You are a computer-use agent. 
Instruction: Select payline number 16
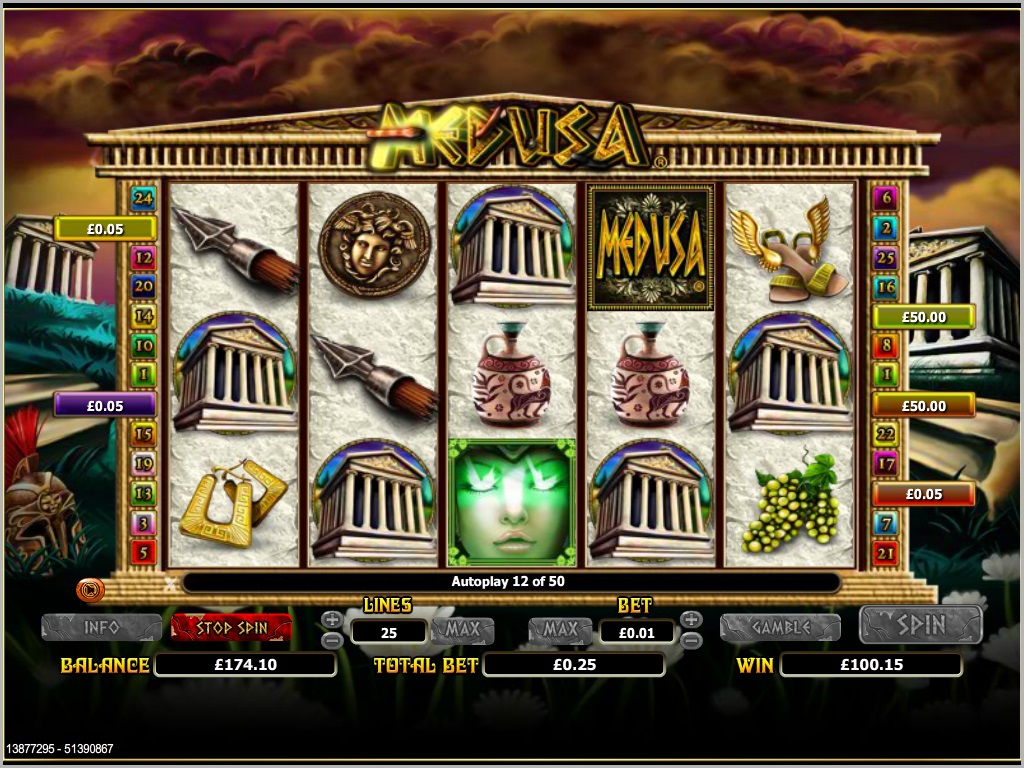885,287
